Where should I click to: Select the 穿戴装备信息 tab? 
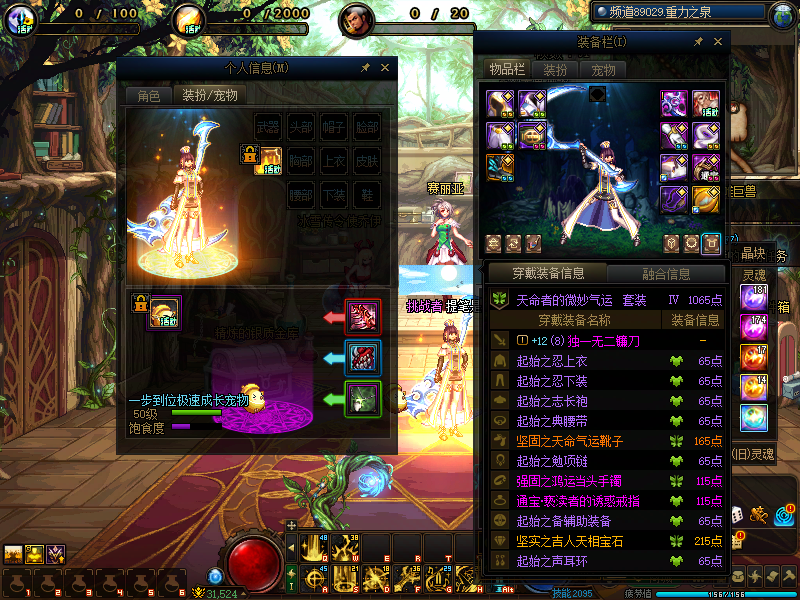[547, 273]
